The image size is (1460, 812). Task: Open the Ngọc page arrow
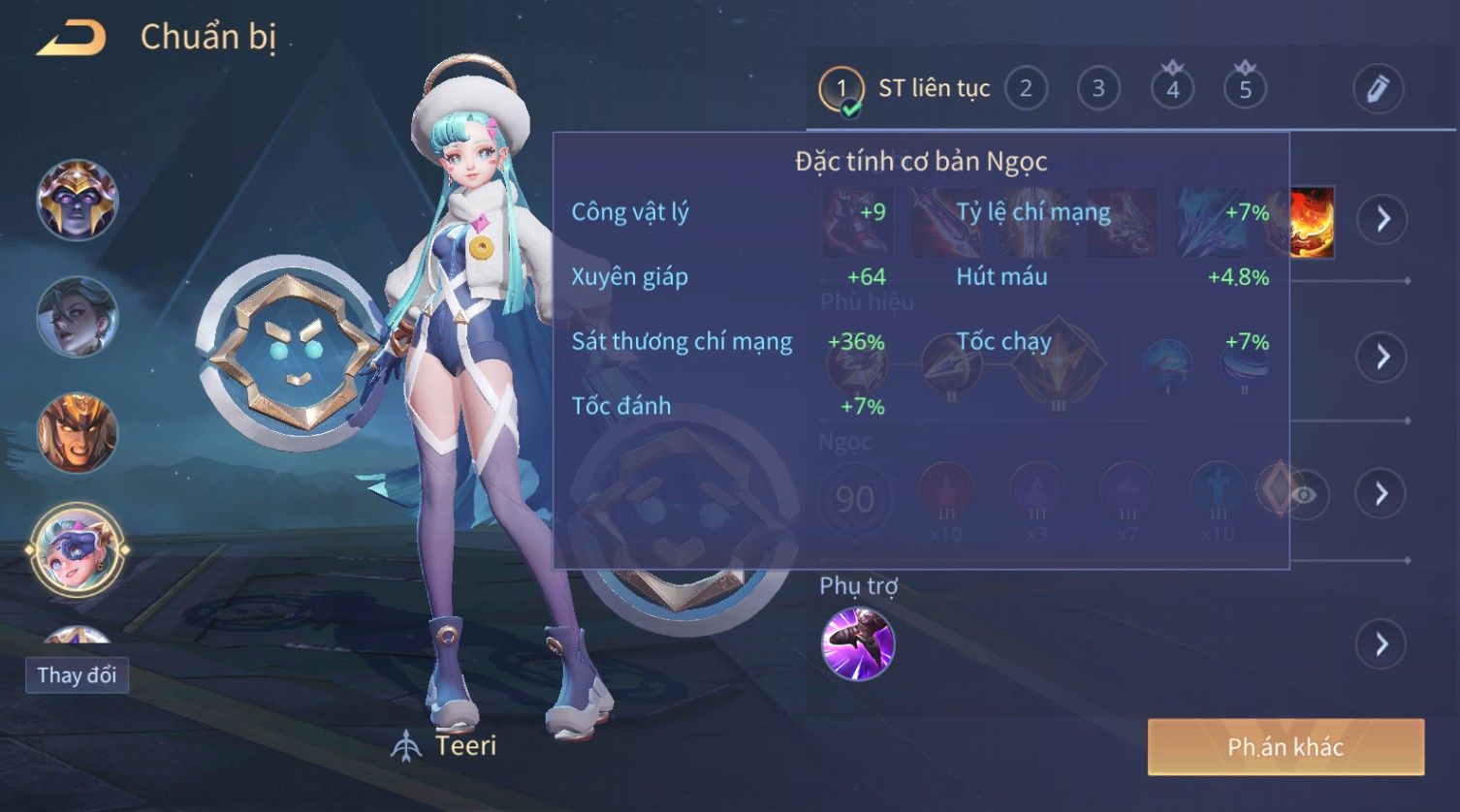tap(1382, 494)
